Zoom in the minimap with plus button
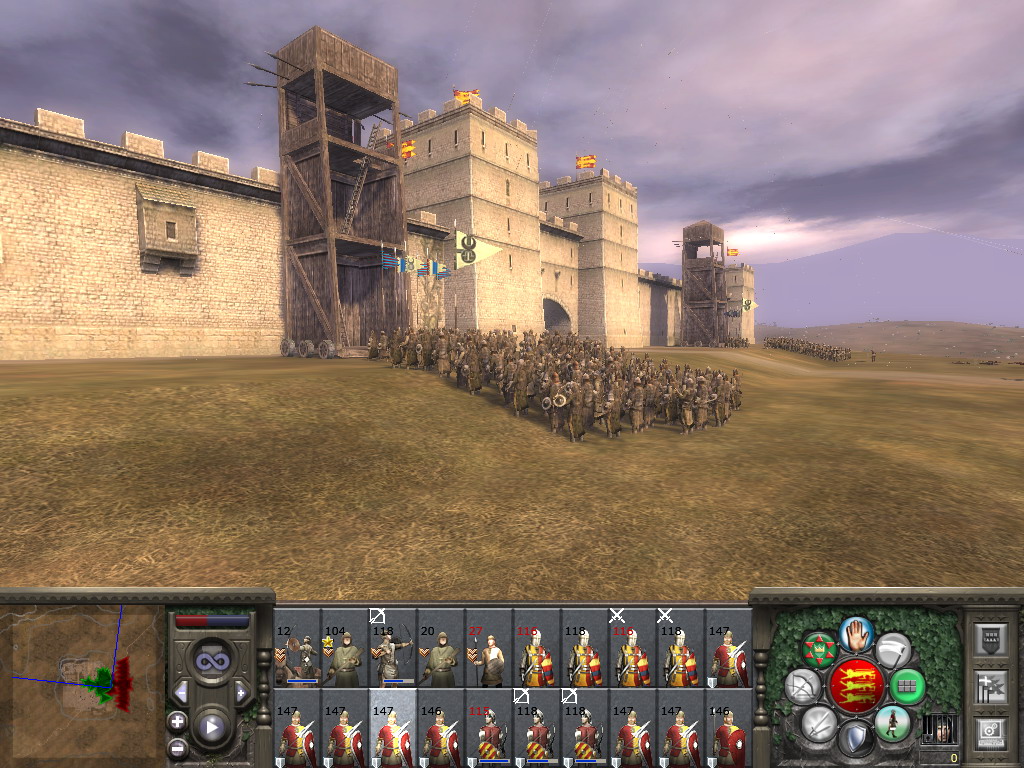Viewport: 1024px width, 768px height. pyautogui.click(x=177, y=721)
